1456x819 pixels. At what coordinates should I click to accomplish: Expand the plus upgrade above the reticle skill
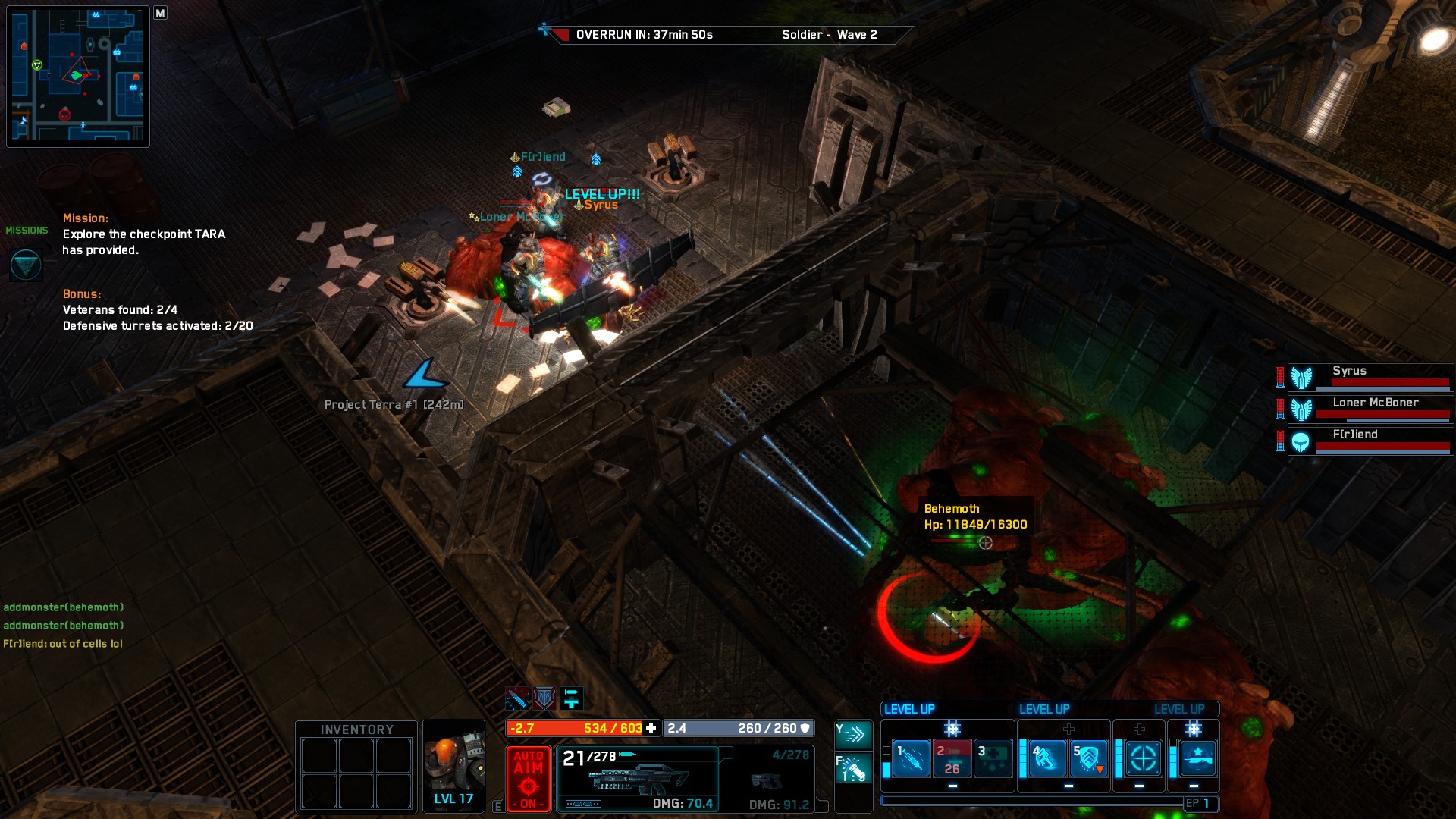click(1141, 729)
